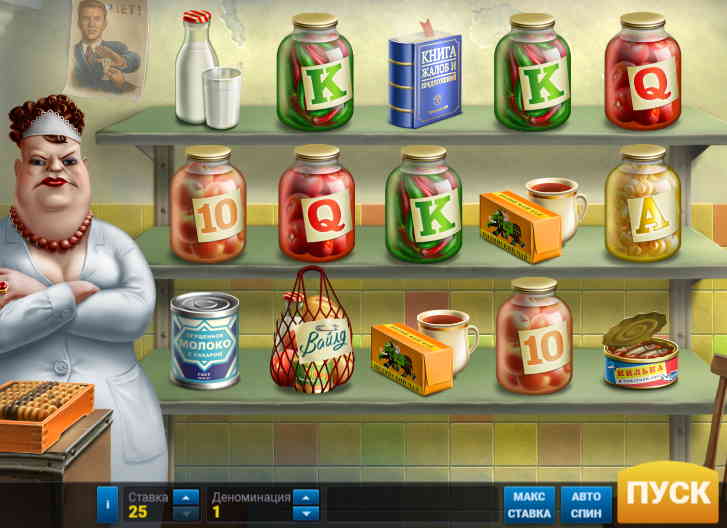Open the info panel with the i button
727x528 pixels.
(x=107, y=505)
